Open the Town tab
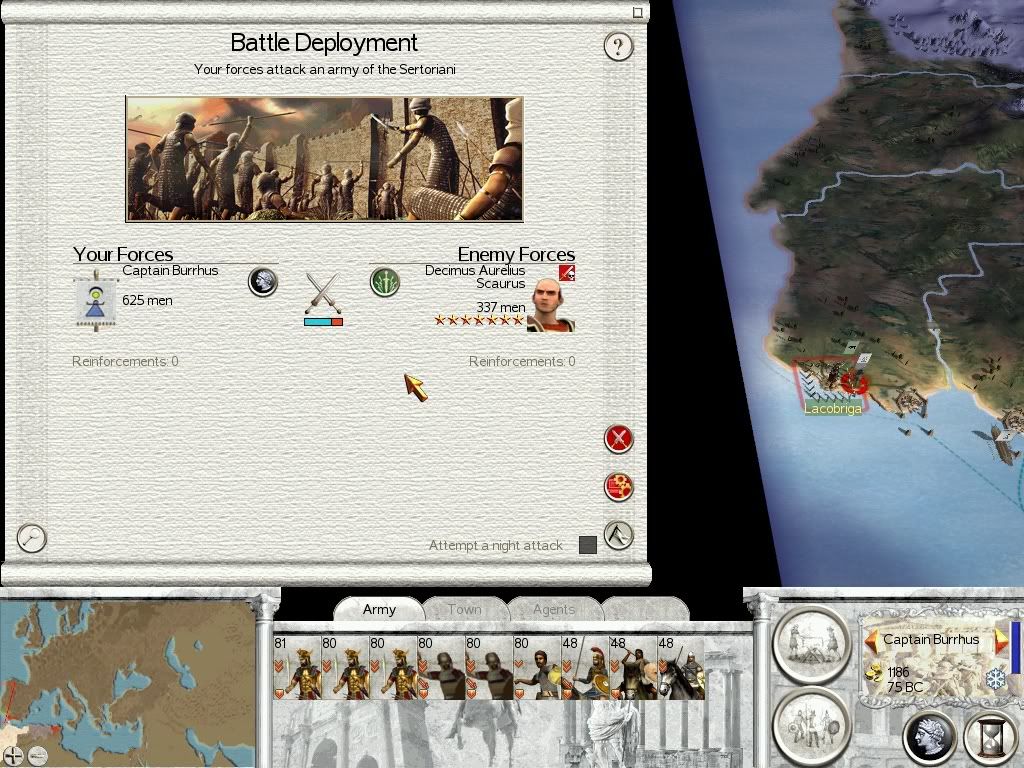 (x=464, y=609)
